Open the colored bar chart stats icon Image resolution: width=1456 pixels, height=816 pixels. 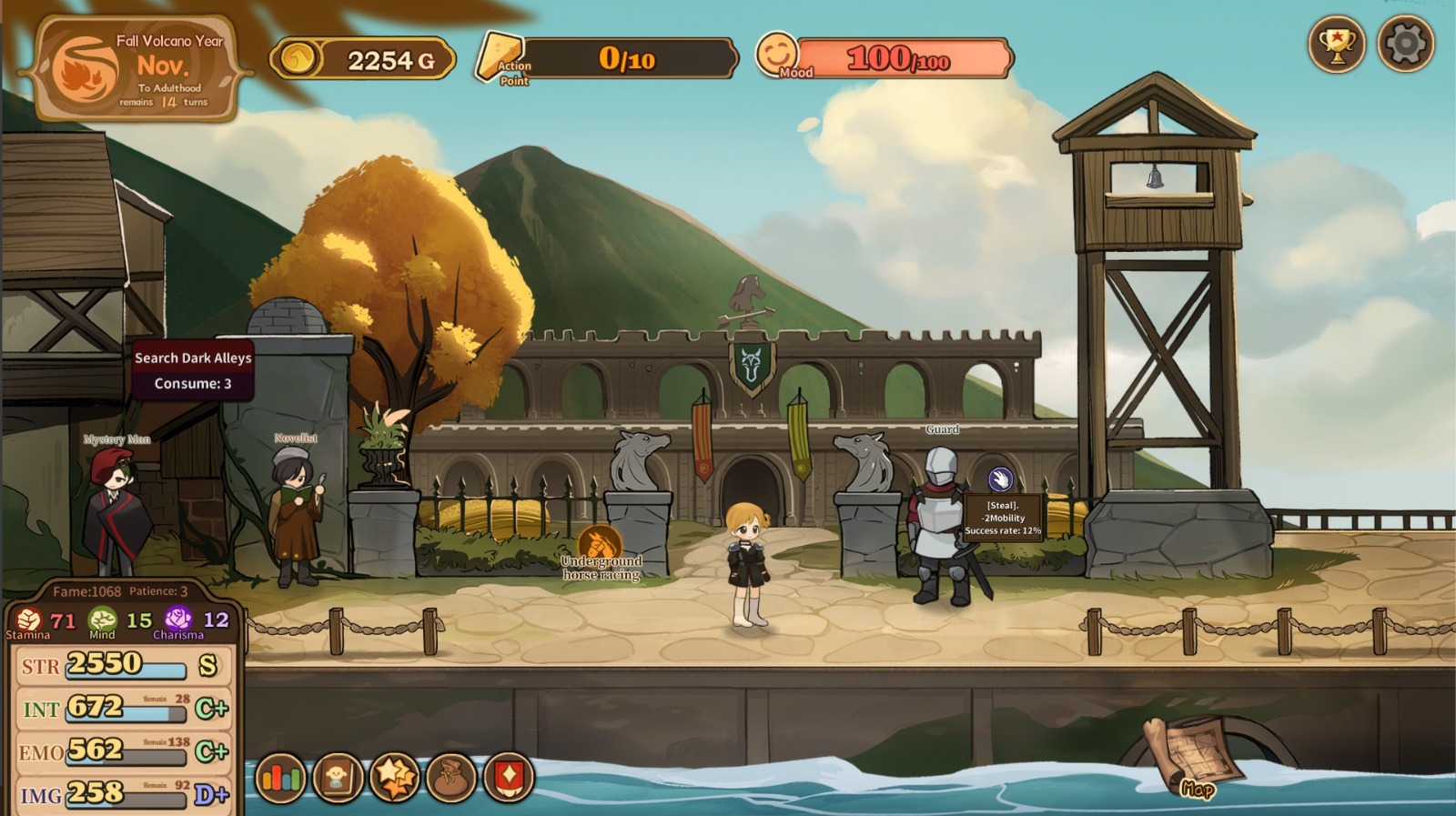[280, 779]
